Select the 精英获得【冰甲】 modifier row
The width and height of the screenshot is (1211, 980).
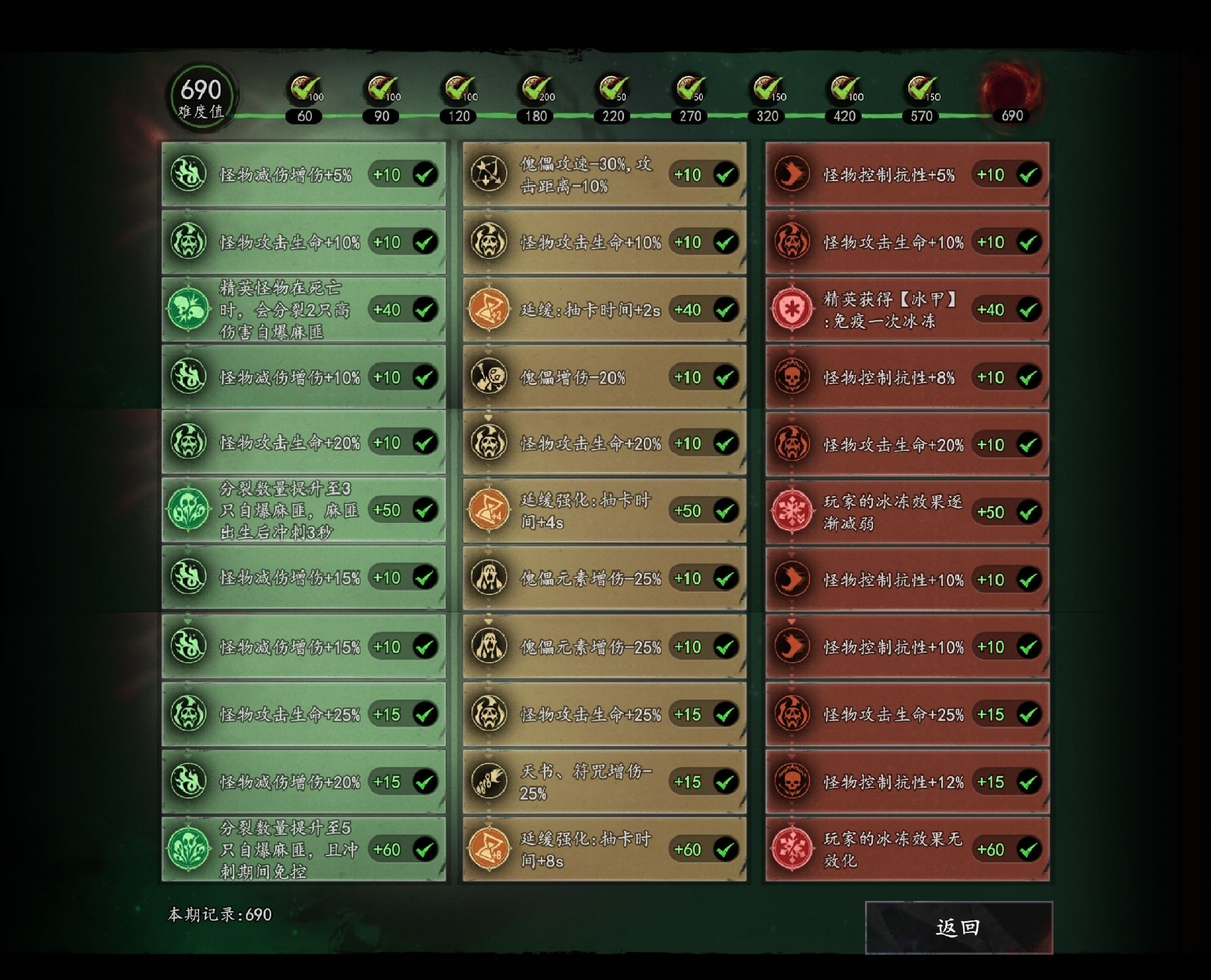907,309
